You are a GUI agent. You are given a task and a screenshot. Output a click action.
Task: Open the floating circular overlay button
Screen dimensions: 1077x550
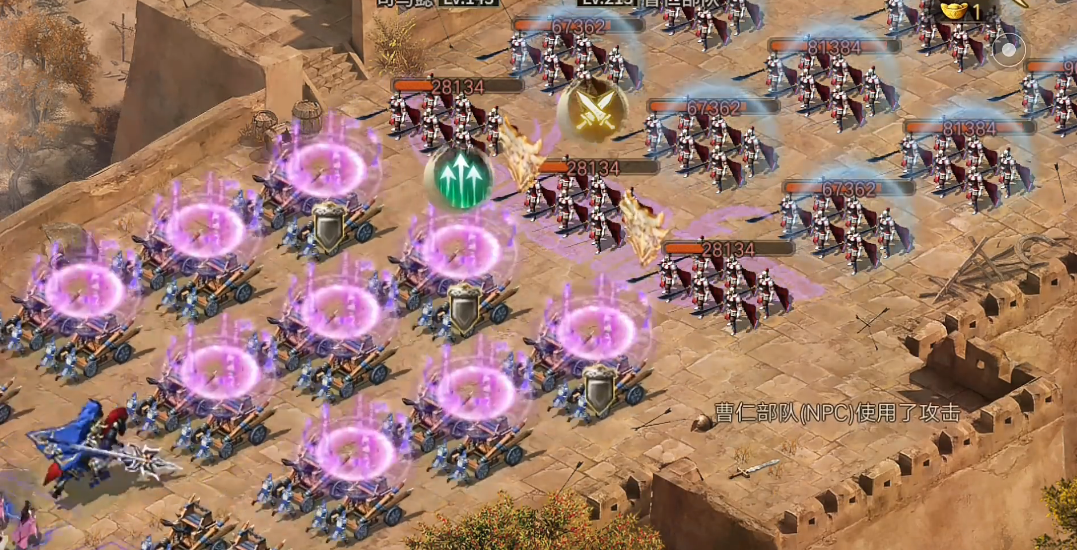[x=1008, y=48]
